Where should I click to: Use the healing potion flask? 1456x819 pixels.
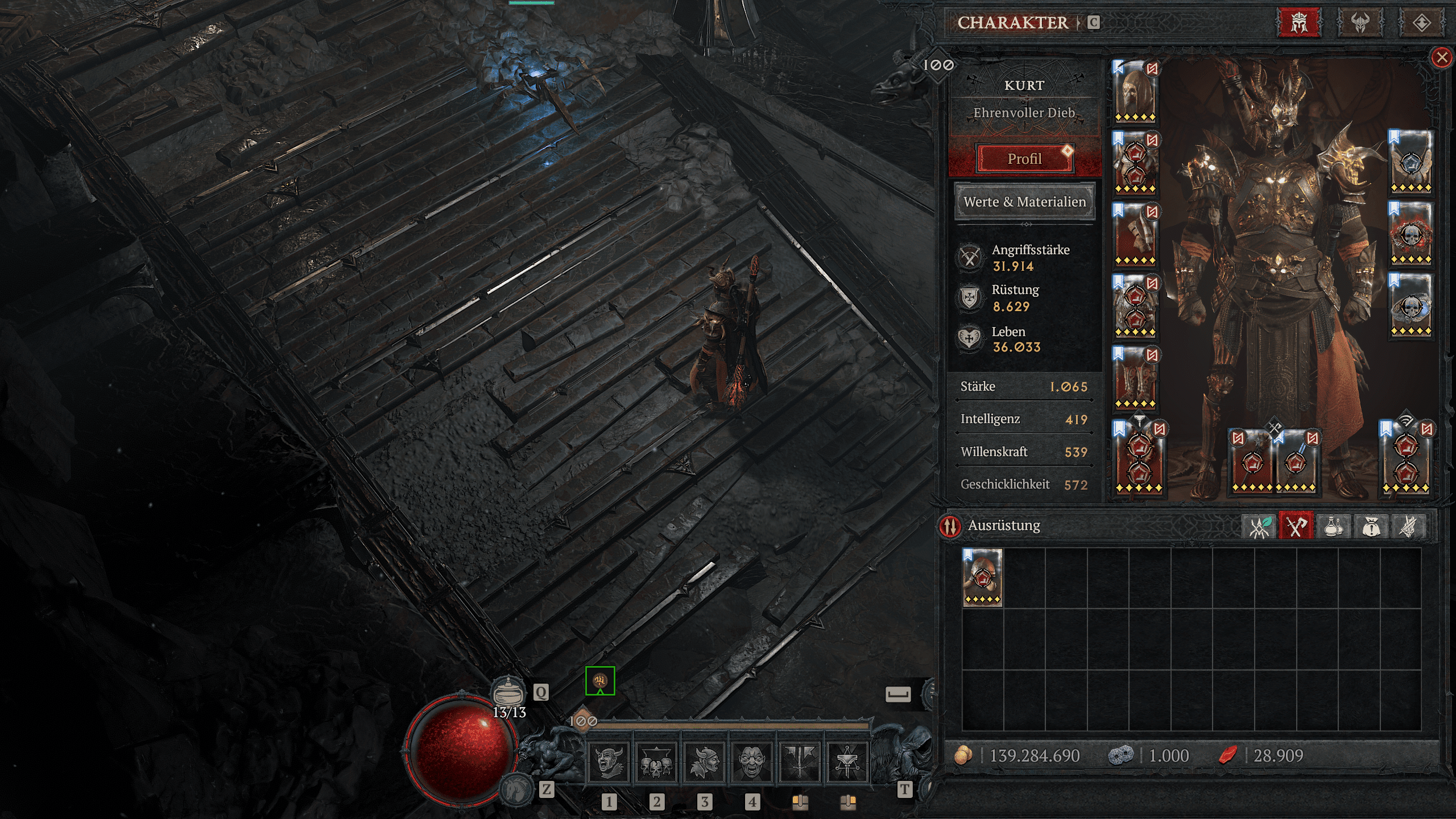point(508,693)
